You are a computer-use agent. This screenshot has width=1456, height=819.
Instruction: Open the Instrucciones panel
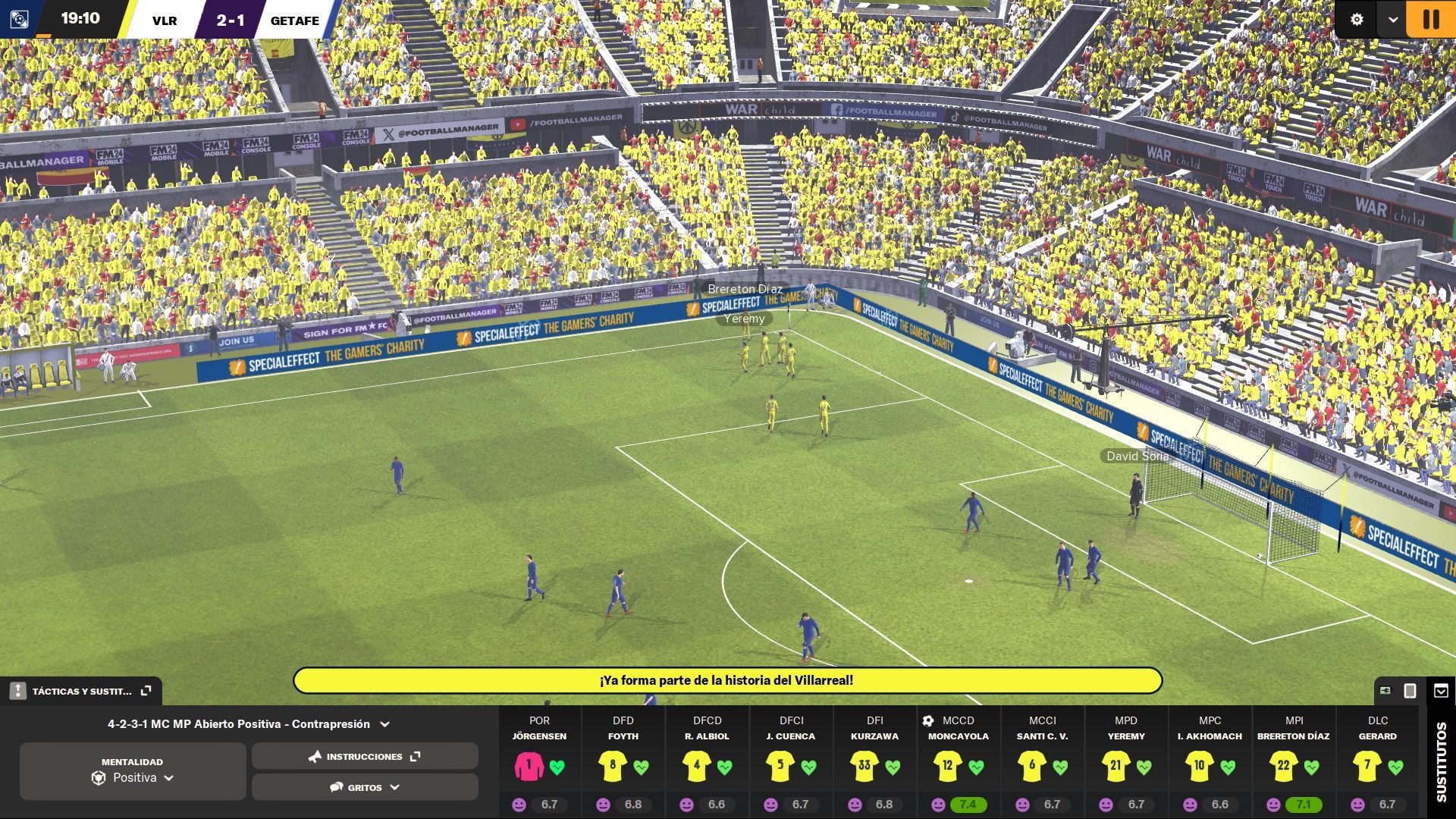(x=365, y=756)
